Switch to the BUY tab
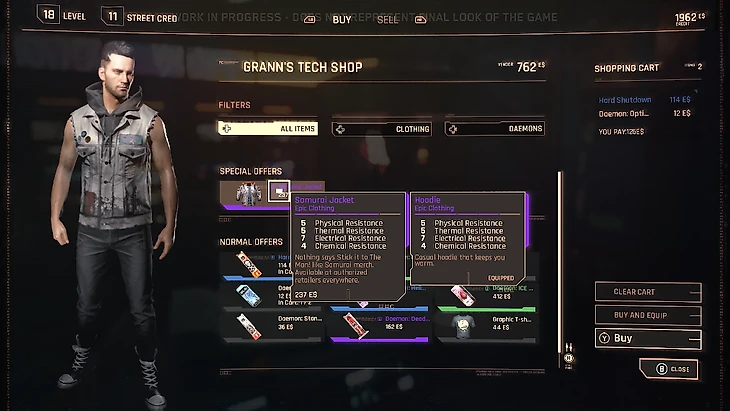 click(x=342, y=18)
